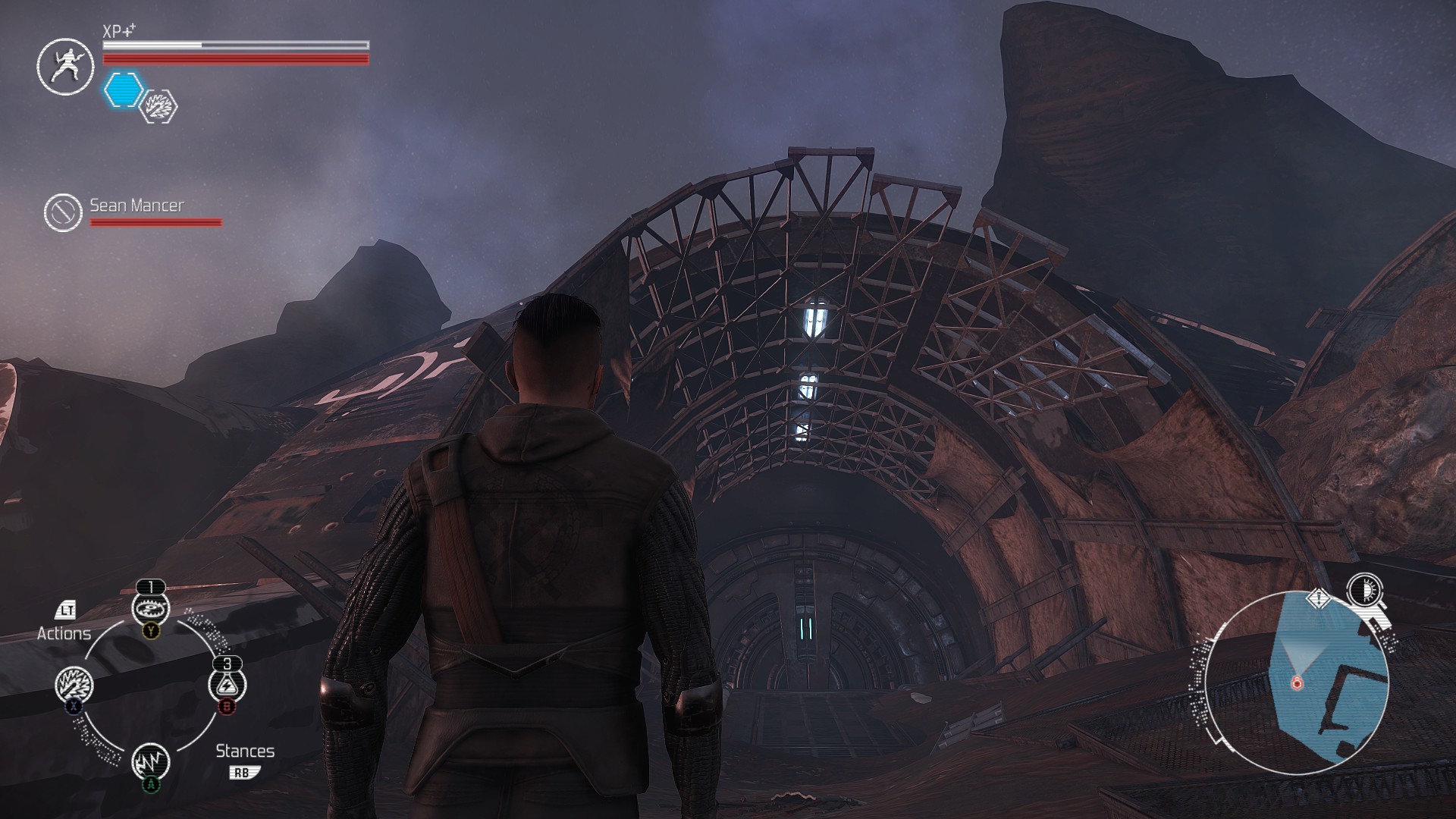The width and height of the screenshot is (1456, 819).
Task: Use the lightning flask injection slot
Action: [x=227, y=685]
